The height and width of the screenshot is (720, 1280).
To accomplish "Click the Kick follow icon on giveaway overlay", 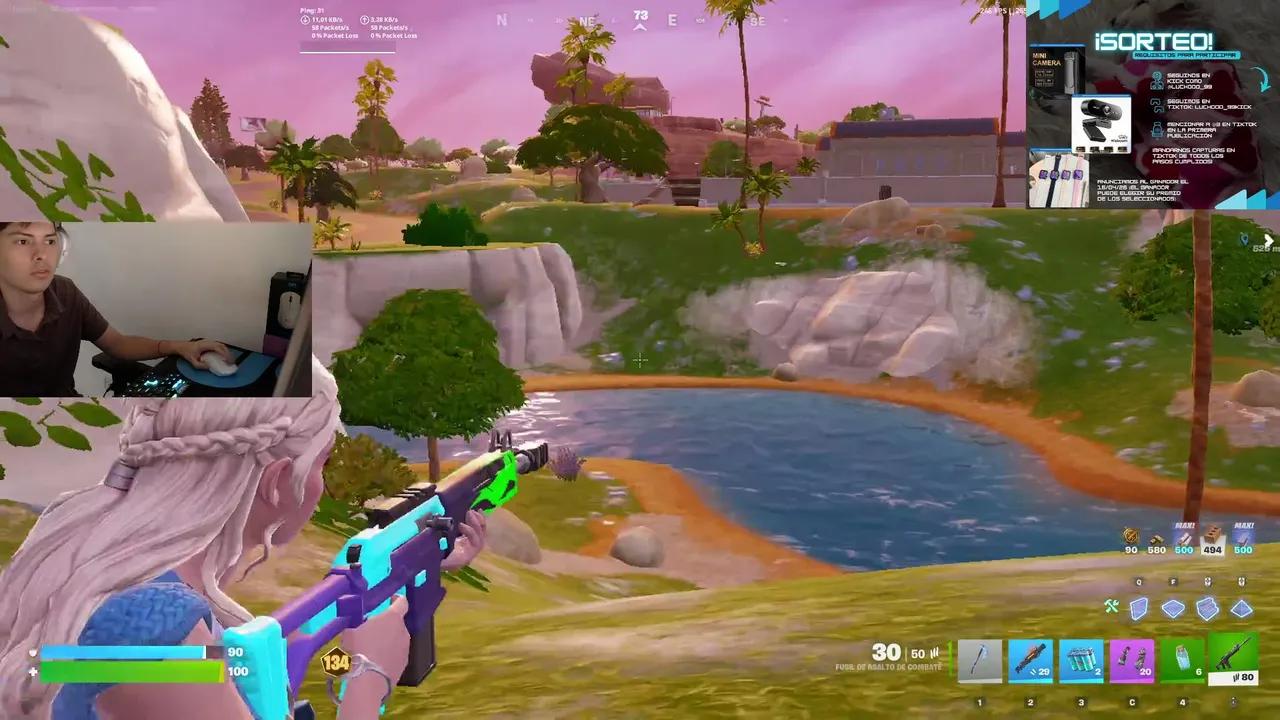I will (x=1156, y=81).
